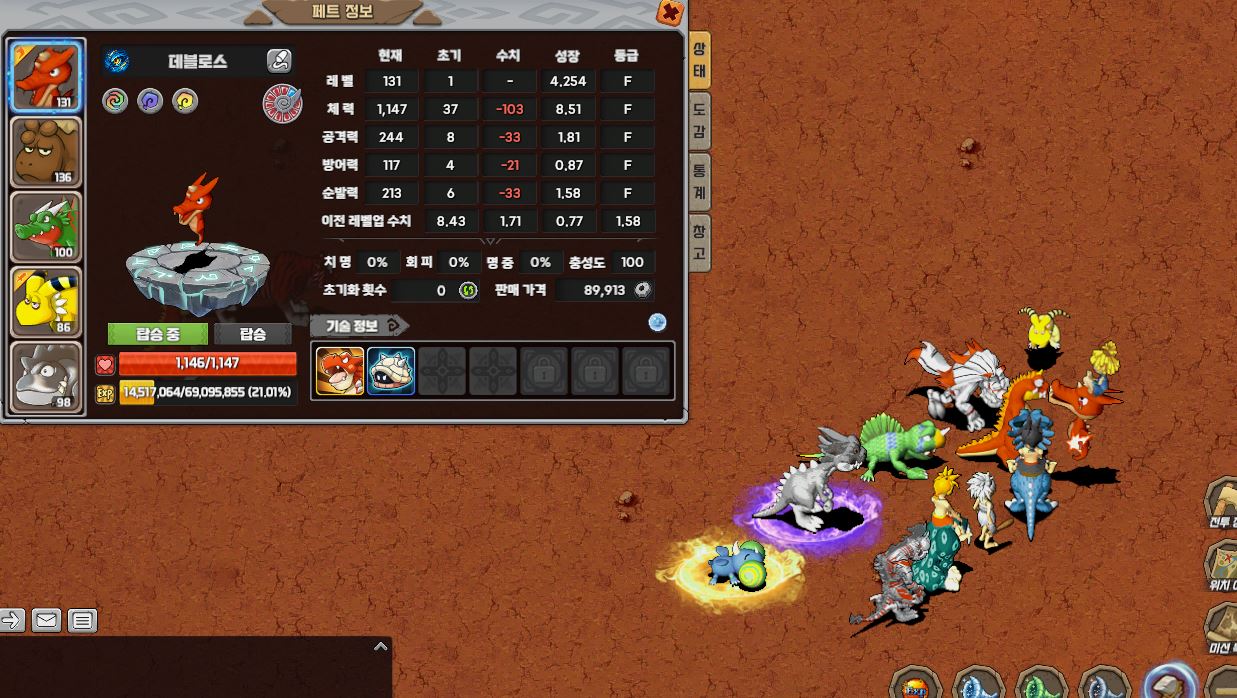Screen dimensions: 1237x698
Task: Open the 창고 storage tab
Action: pyautogui.click(x=700, y=242)
